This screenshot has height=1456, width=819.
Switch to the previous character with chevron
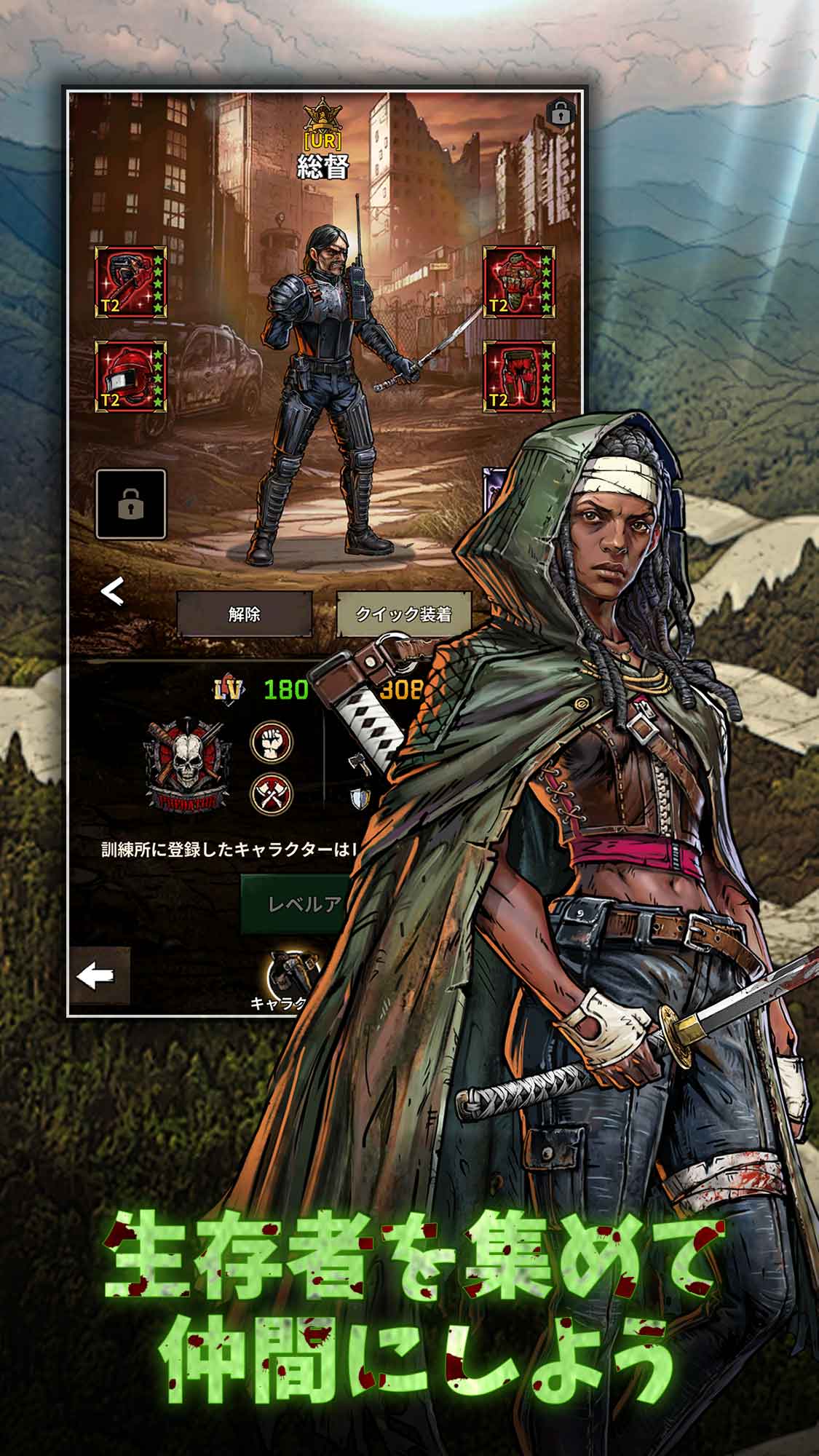(x=112, y=593)
